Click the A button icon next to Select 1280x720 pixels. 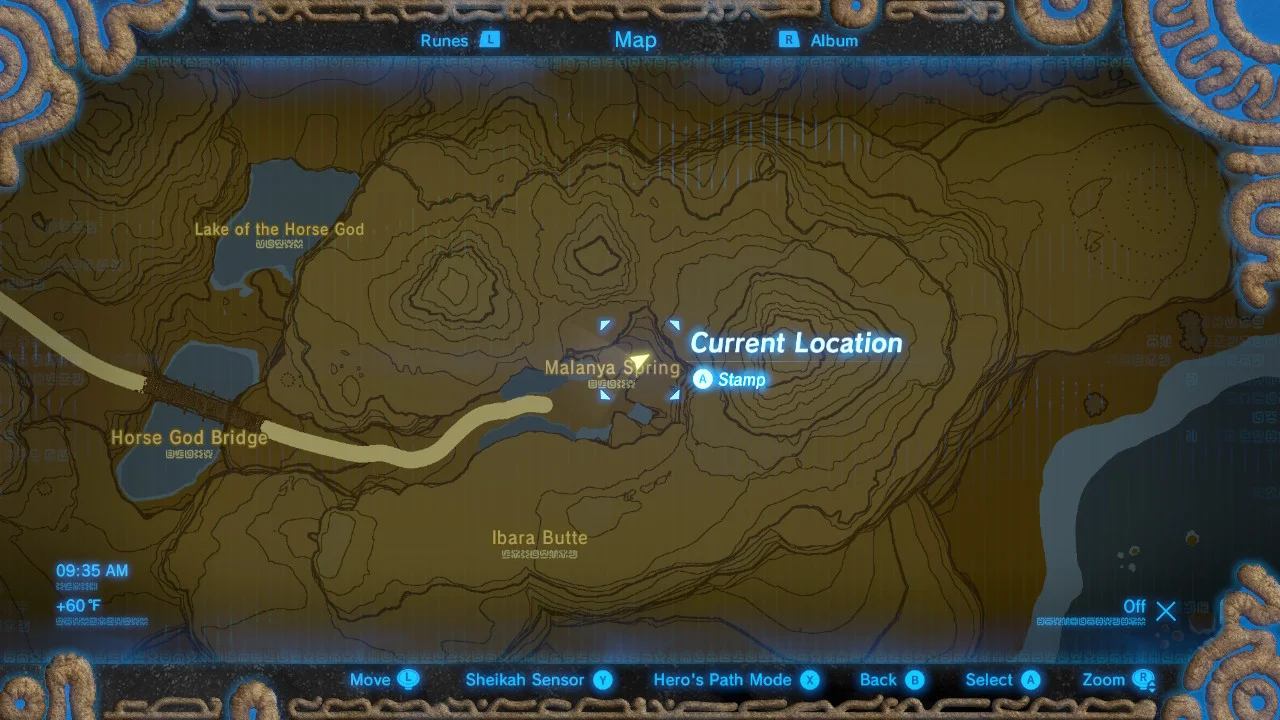[1031, 680]
